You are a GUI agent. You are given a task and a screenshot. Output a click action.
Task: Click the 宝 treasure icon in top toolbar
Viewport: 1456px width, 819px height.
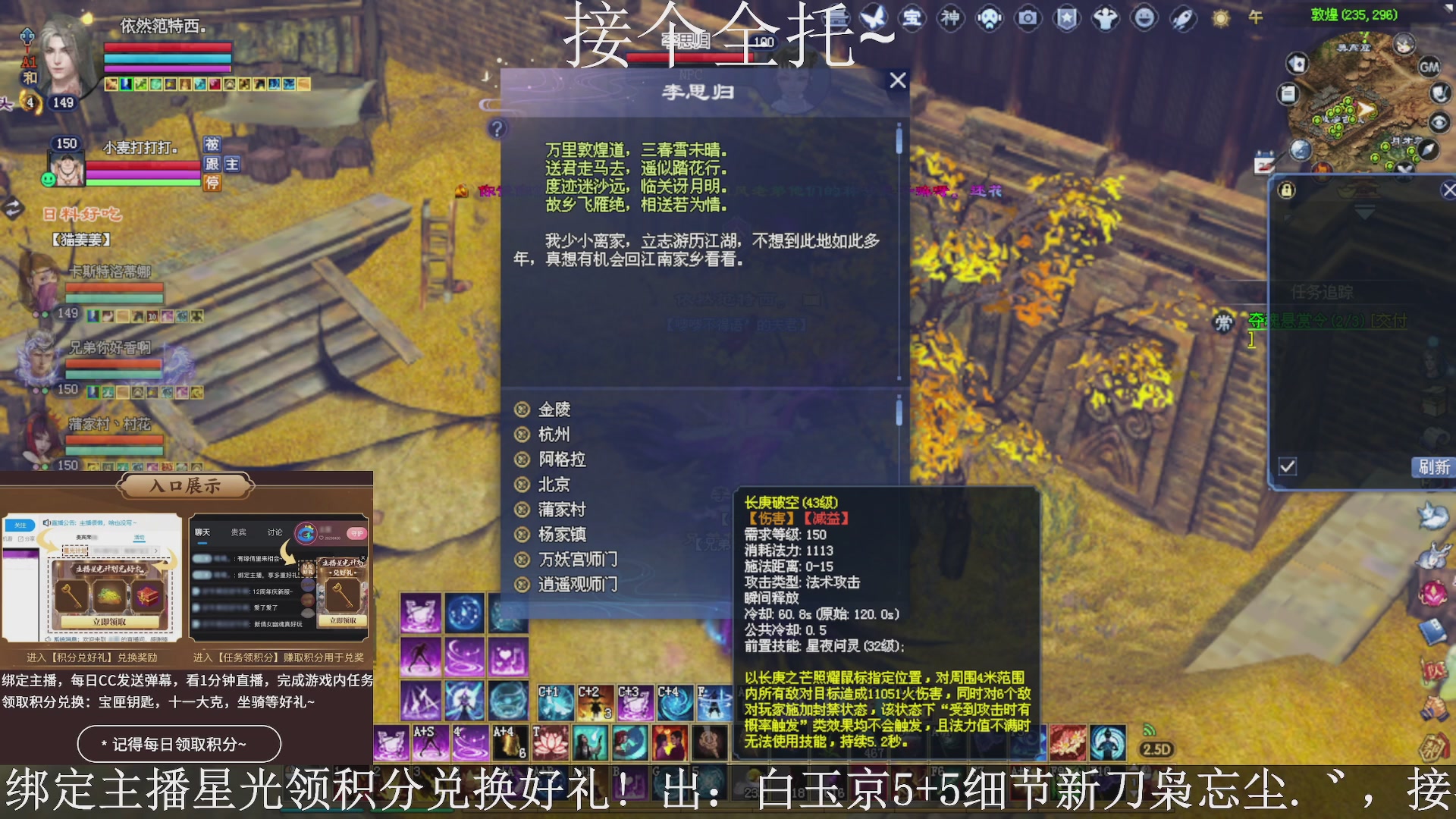tap(913, 18)
